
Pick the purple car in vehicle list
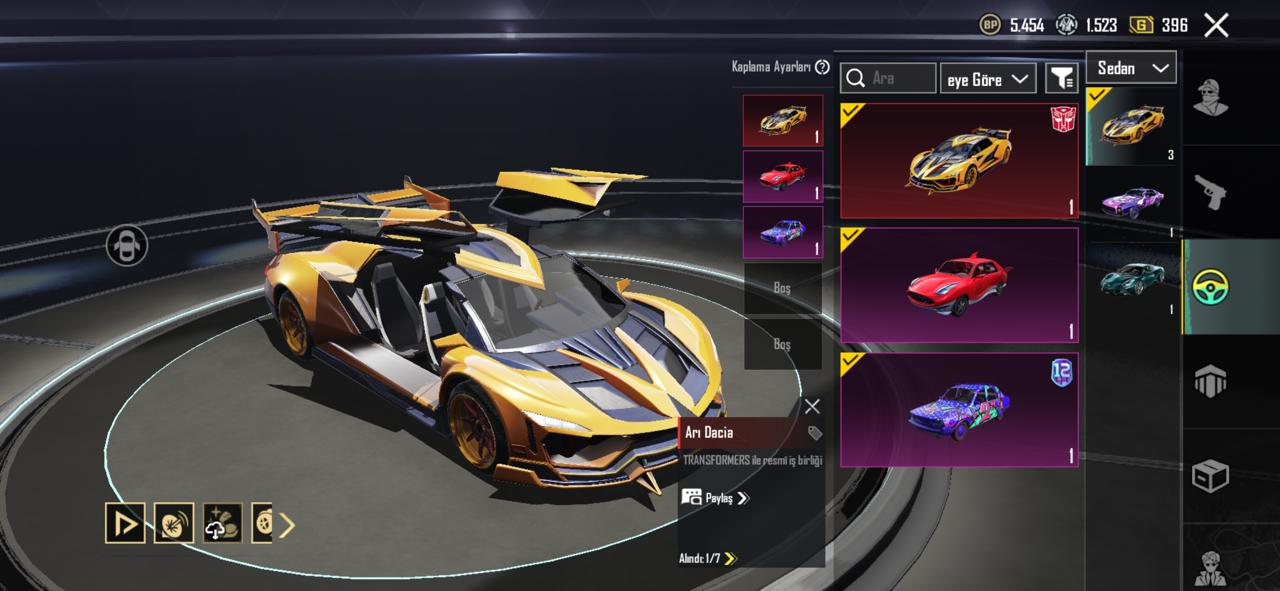(1131, 203)
